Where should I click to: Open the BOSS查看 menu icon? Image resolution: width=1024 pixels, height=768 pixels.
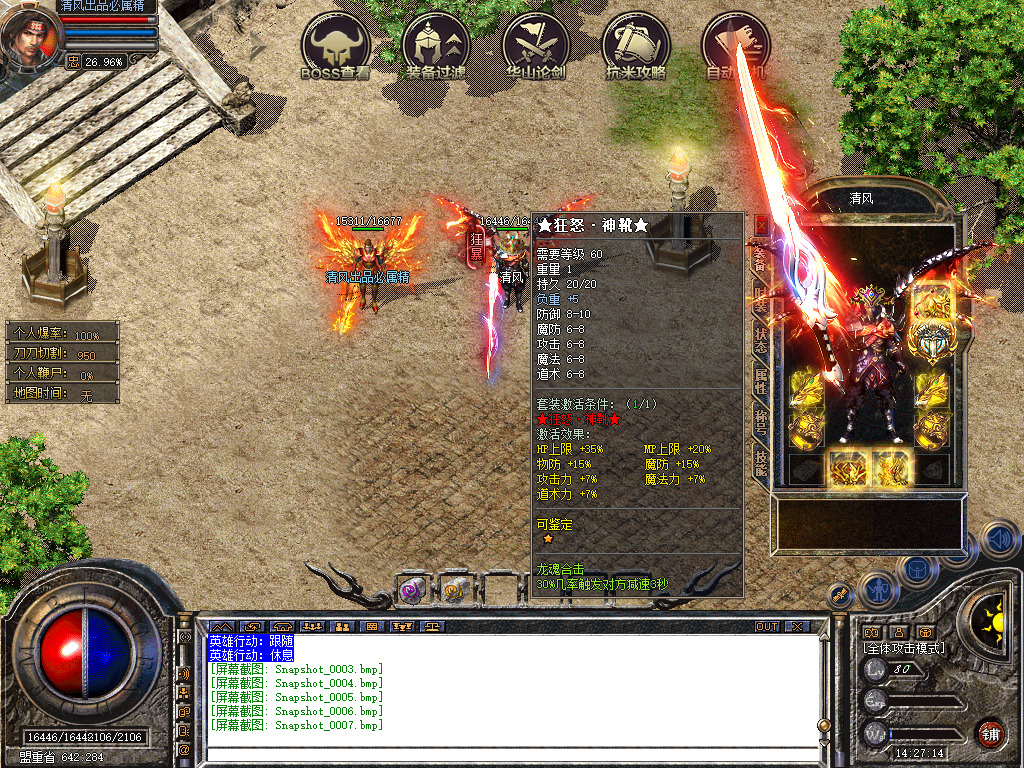click(336, 47)
